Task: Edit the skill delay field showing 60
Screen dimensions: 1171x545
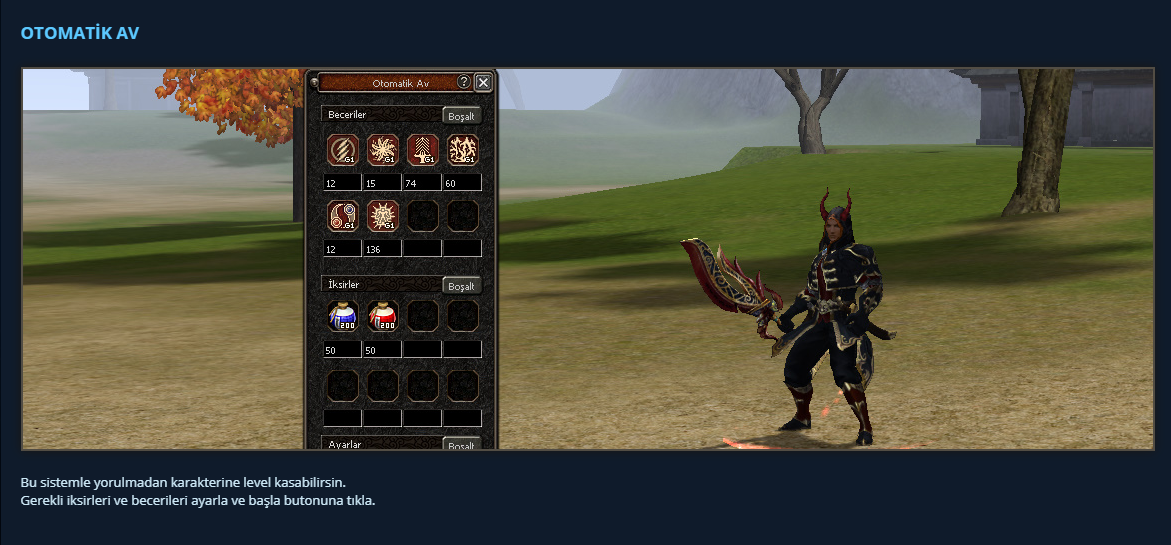Action: pyautogui.click(x=462, y=183)
